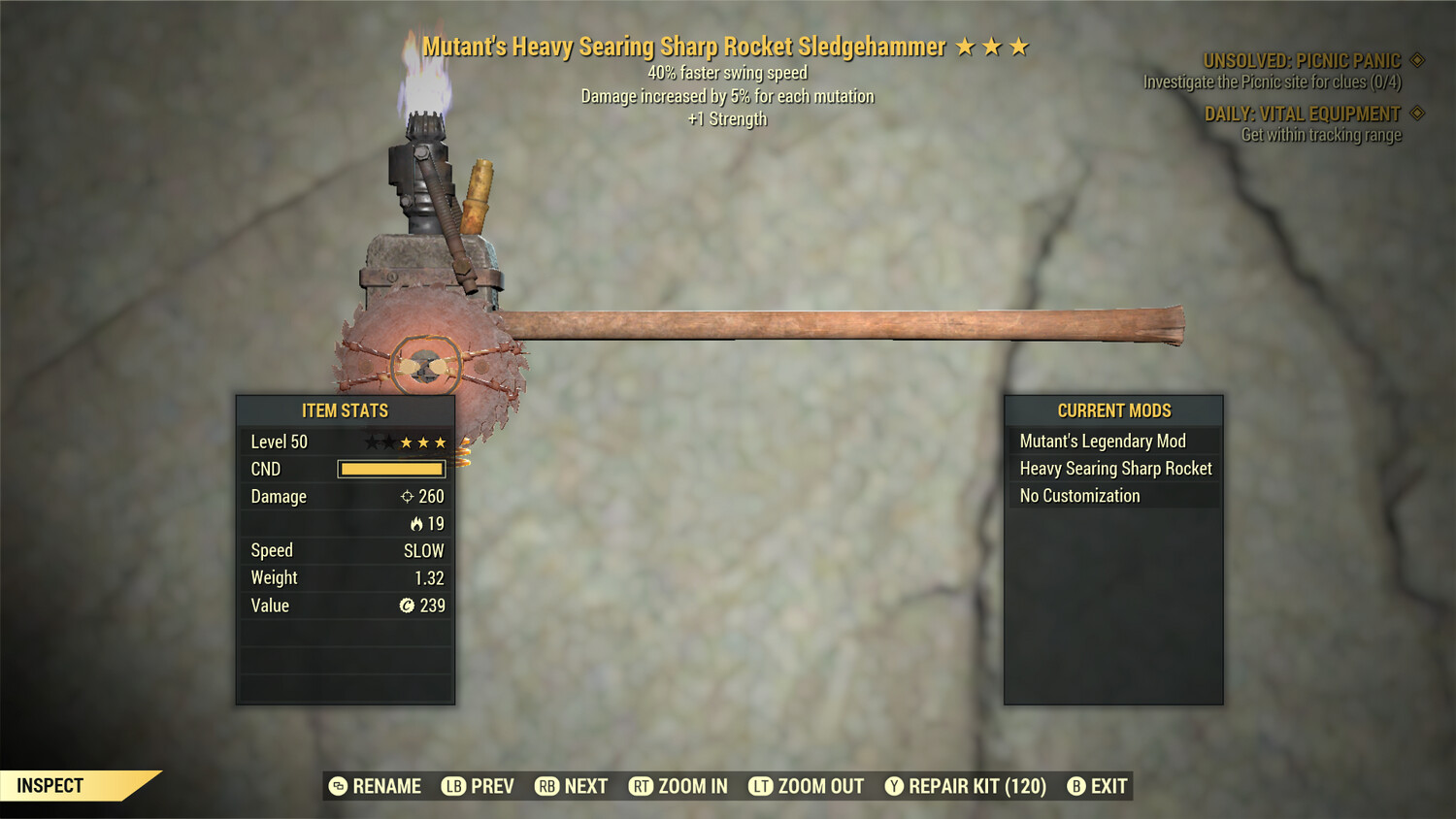
Task: Choose the Rename option for this weapon
Action: click(376, 786)
